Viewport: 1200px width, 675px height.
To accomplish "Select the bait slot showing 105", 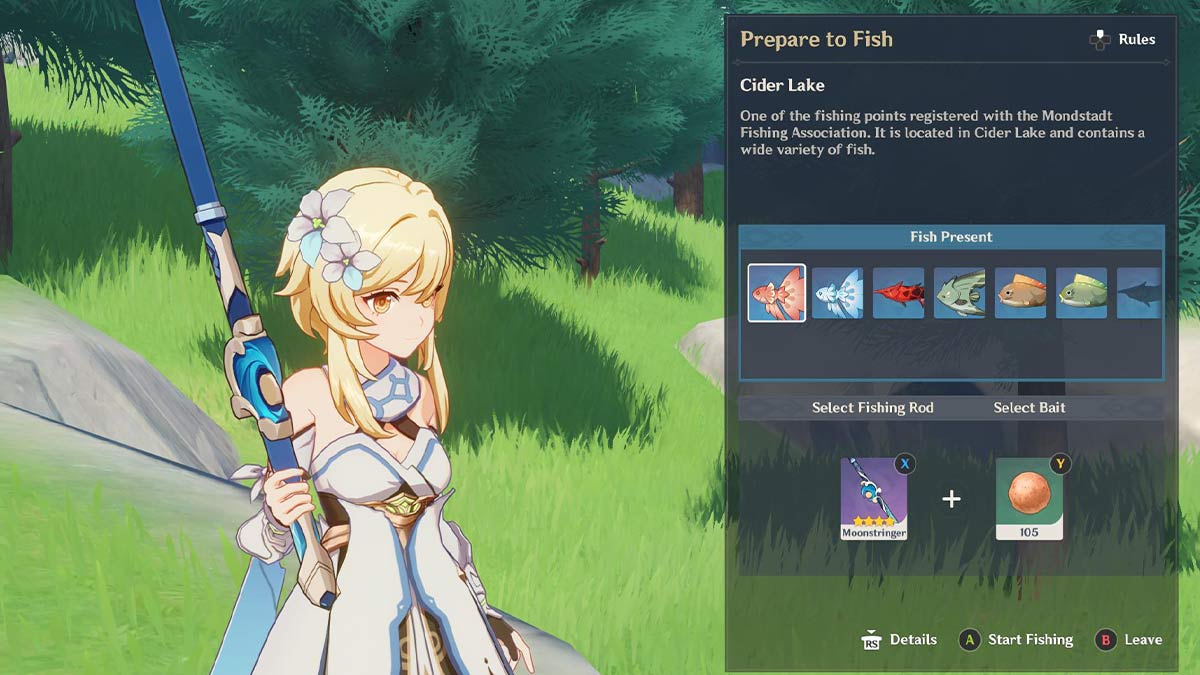I will click(1029, 498).
